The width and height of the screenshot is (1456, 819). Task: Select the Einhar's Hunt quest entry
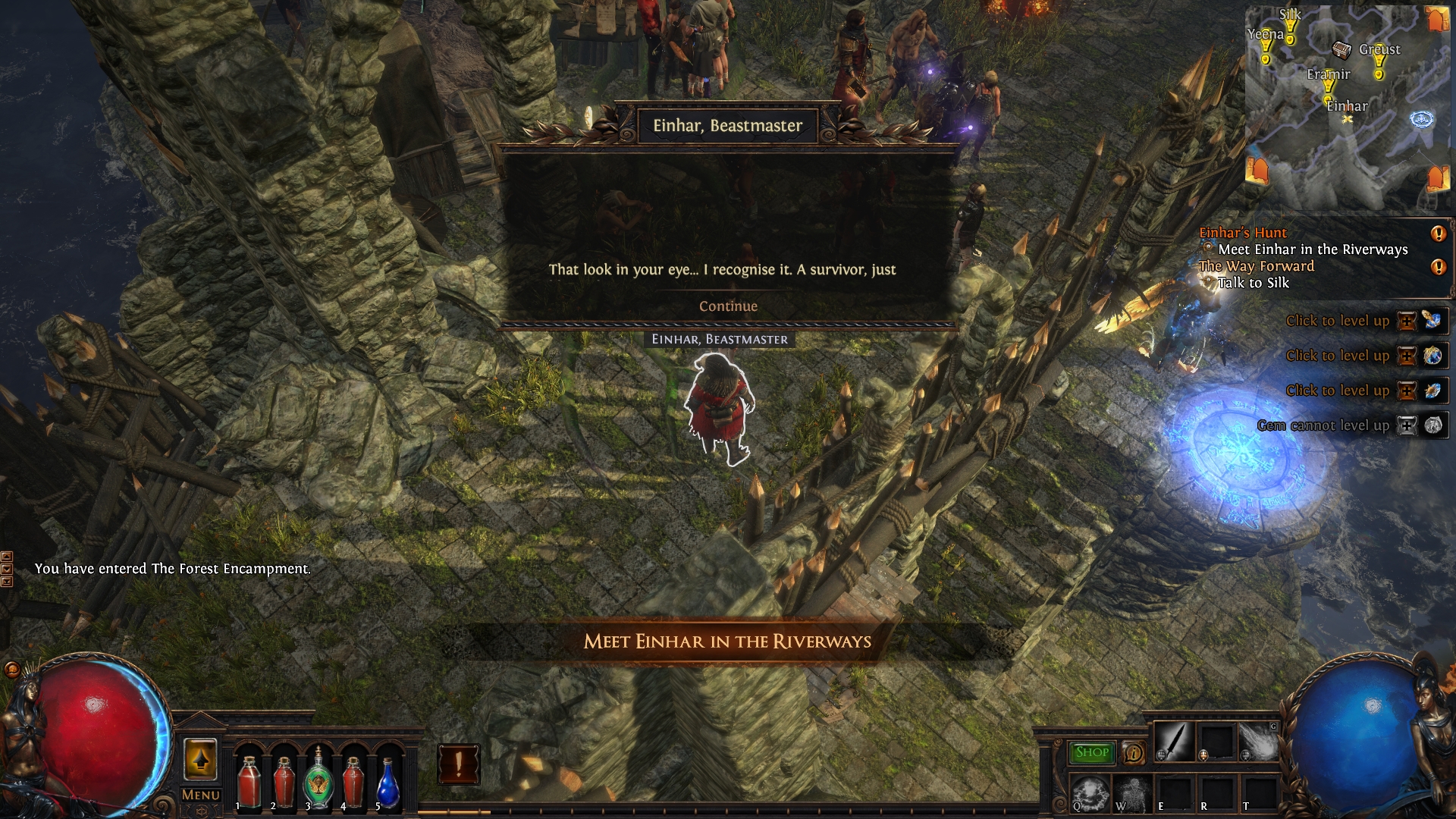1243,233
